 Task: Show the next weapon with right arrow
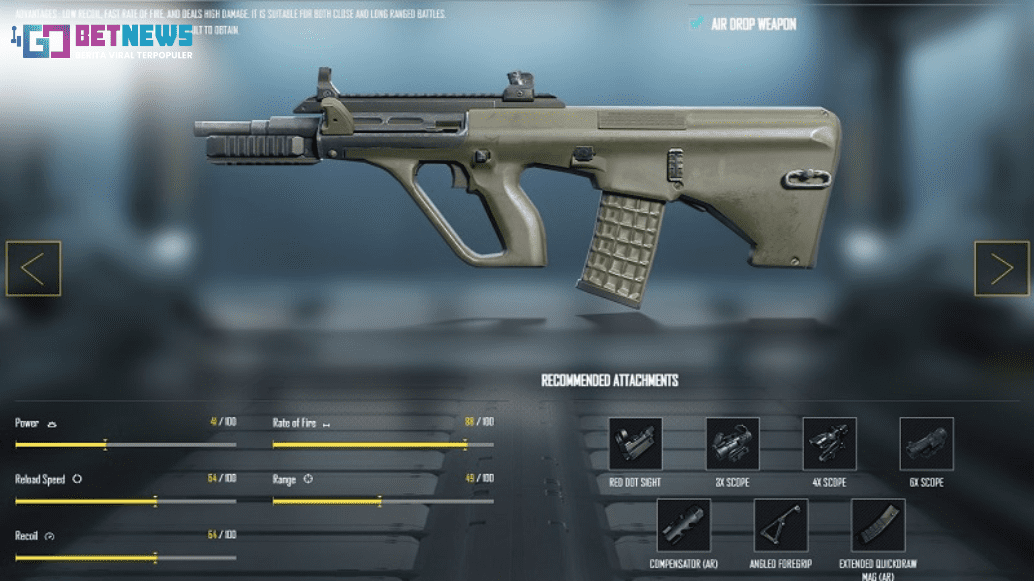pyautogui.click(x=1001, y=269)
